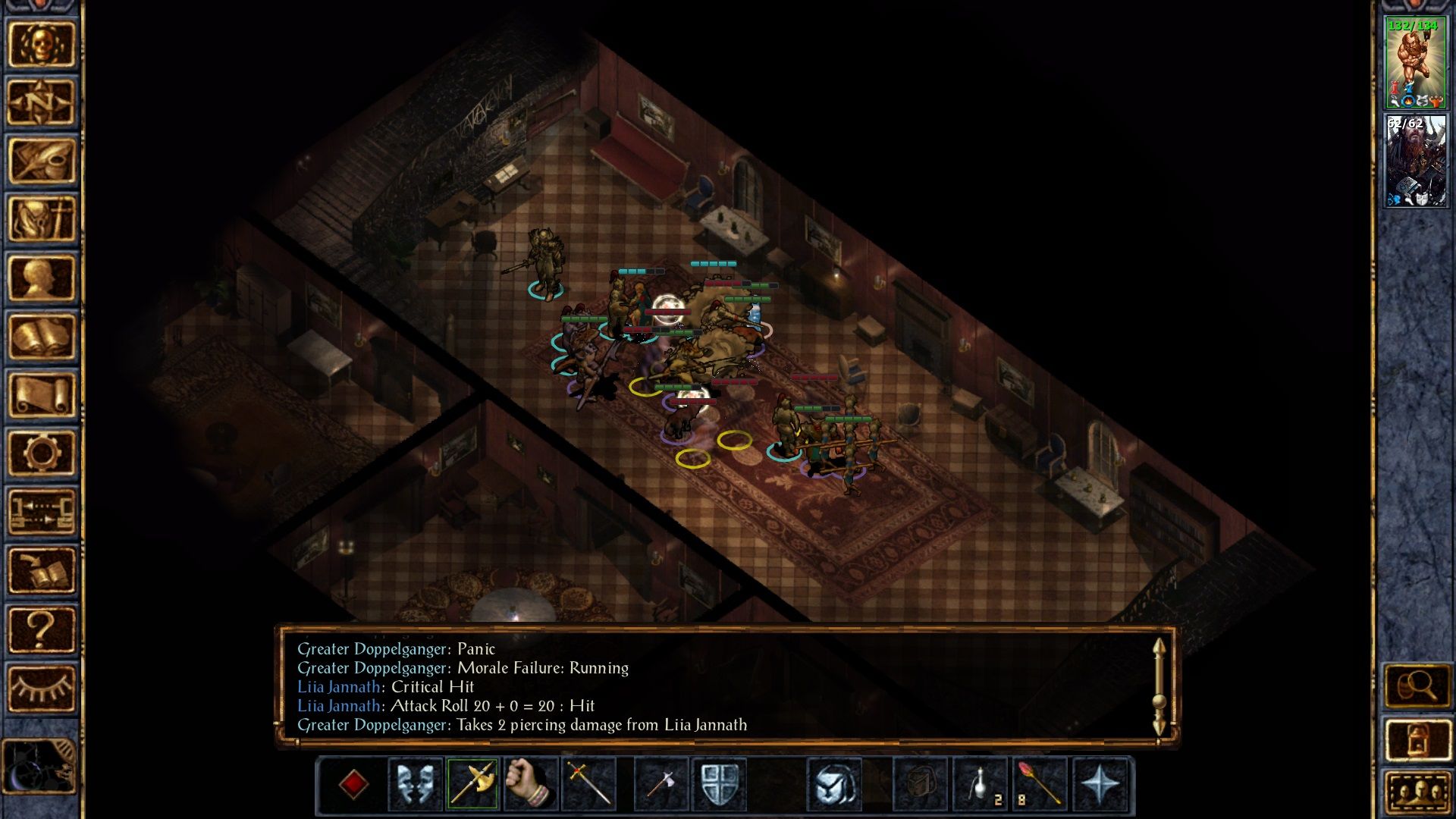This screenshot has width=1456, height=819.
Task: Click the help question mark button
Action: pyautogui.click(x=41, y=629)
